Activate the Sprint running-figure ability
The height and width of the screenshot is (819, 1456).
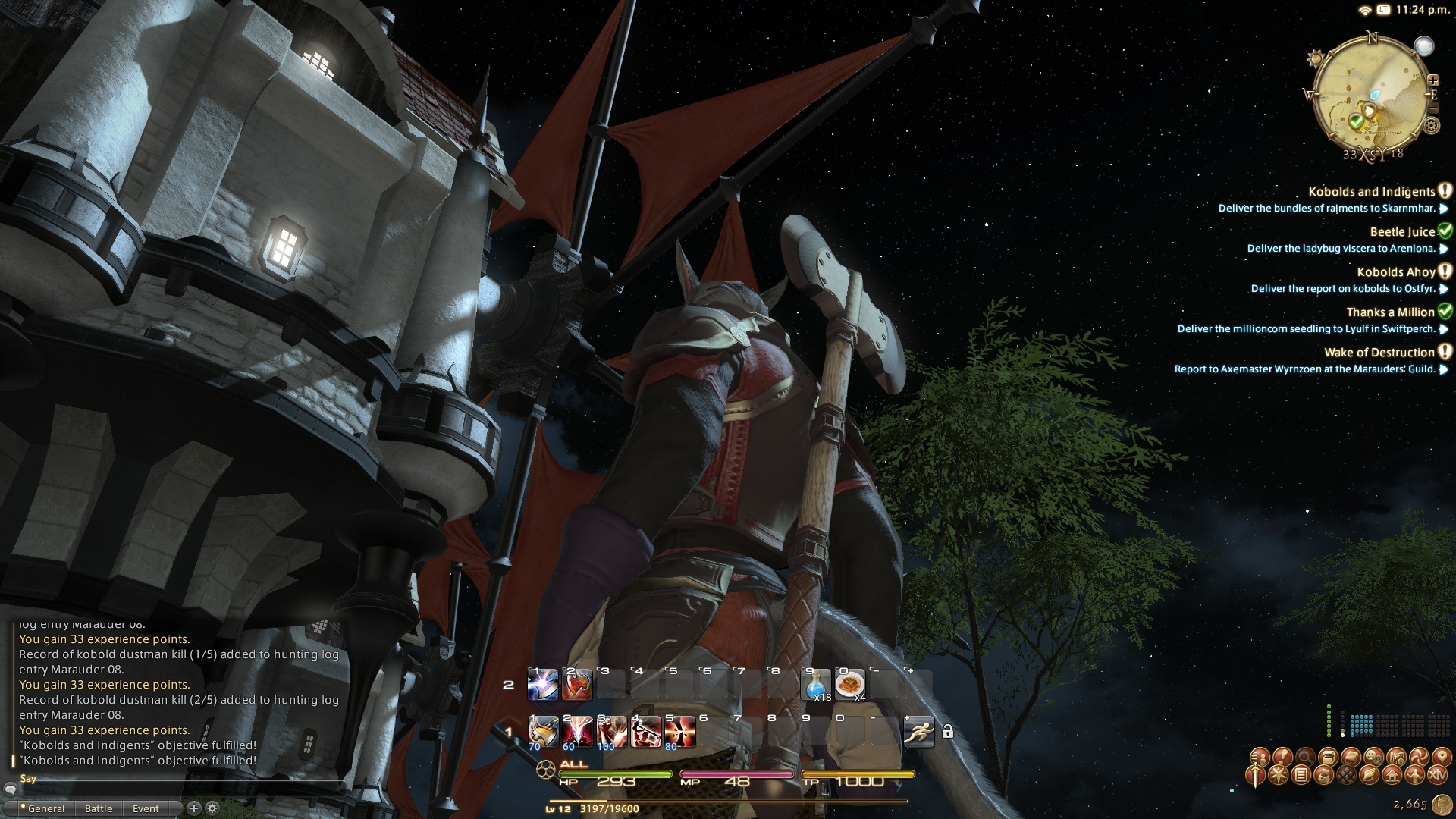pos(918,732)
